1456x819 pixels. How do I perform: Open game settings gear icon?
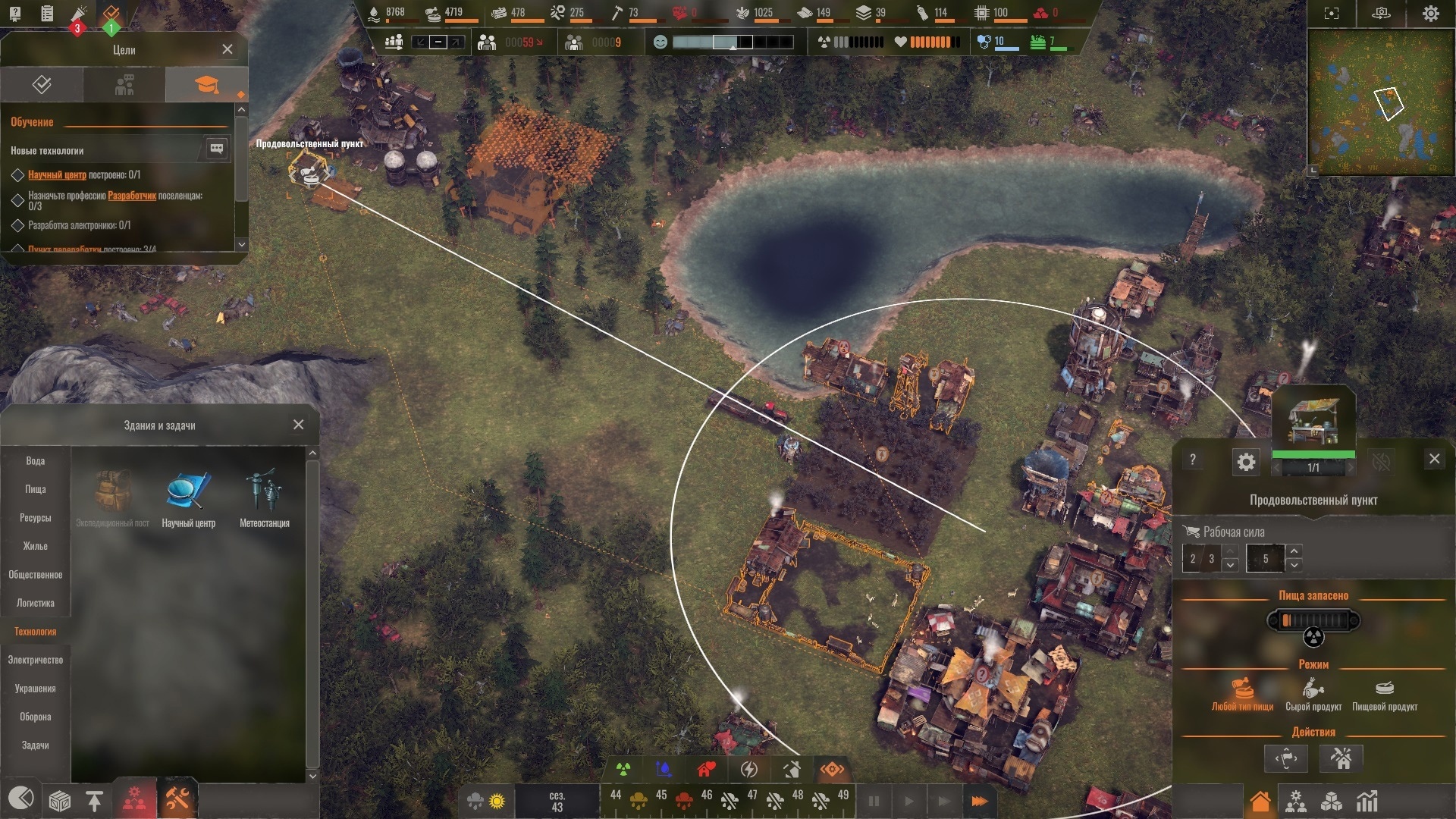tap(1430, 14)
